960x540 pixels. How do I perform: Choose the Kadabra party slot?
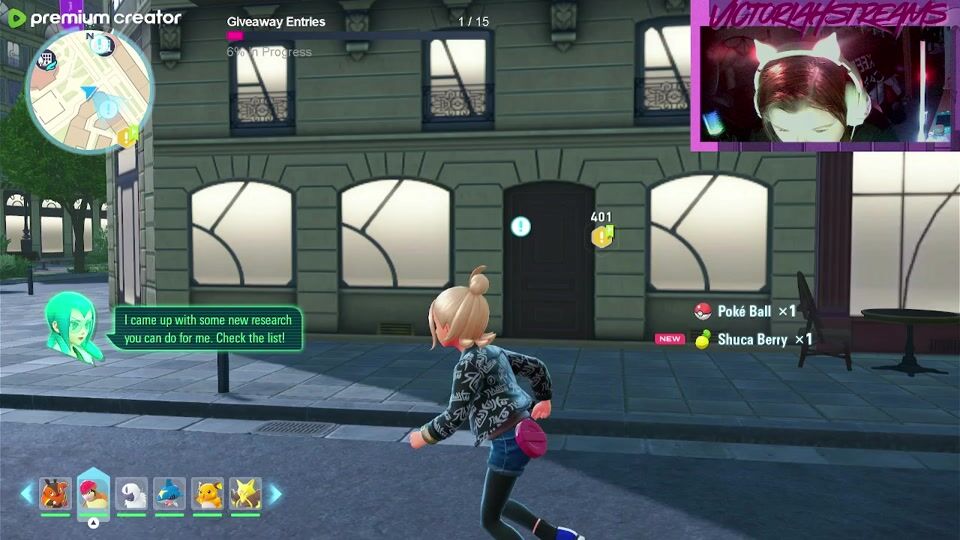(245, 494)
